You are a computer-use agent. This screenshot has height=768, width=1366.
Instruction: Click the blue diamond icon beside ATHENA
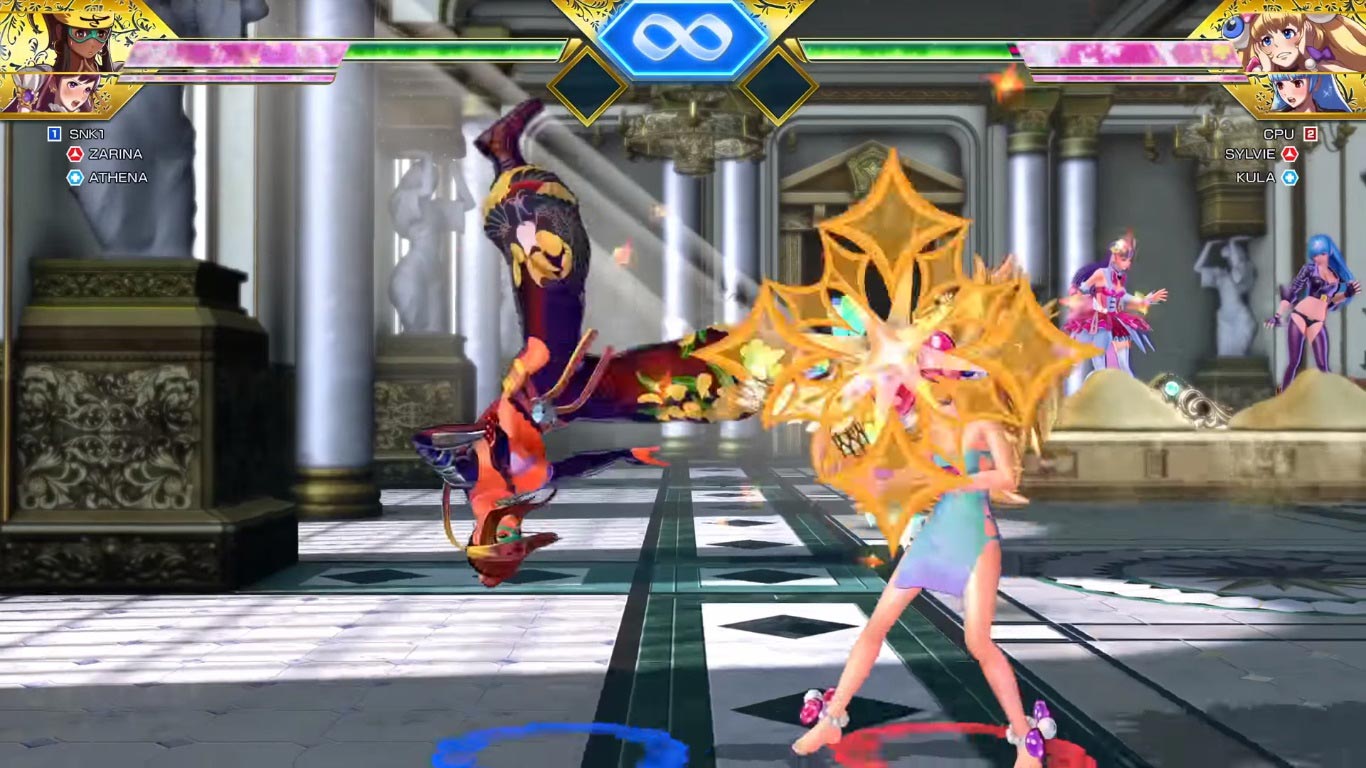[75, 178]
